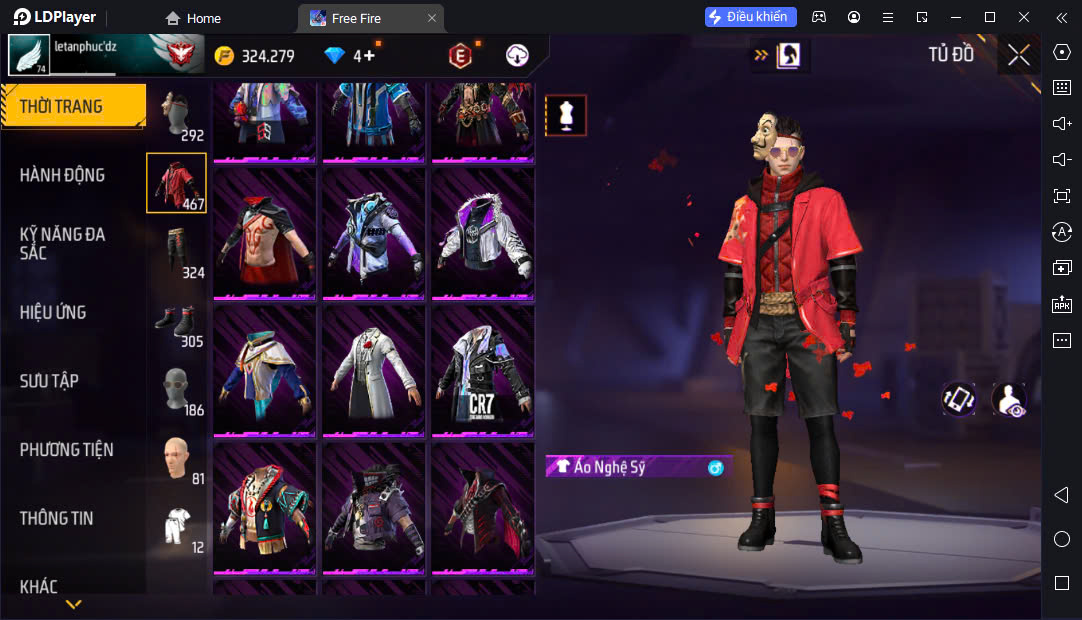The height and width of the screenshot is (620, 1082).
Task: Choose the pants subcategory with 324 items
Action: click(x=177, y=252)
